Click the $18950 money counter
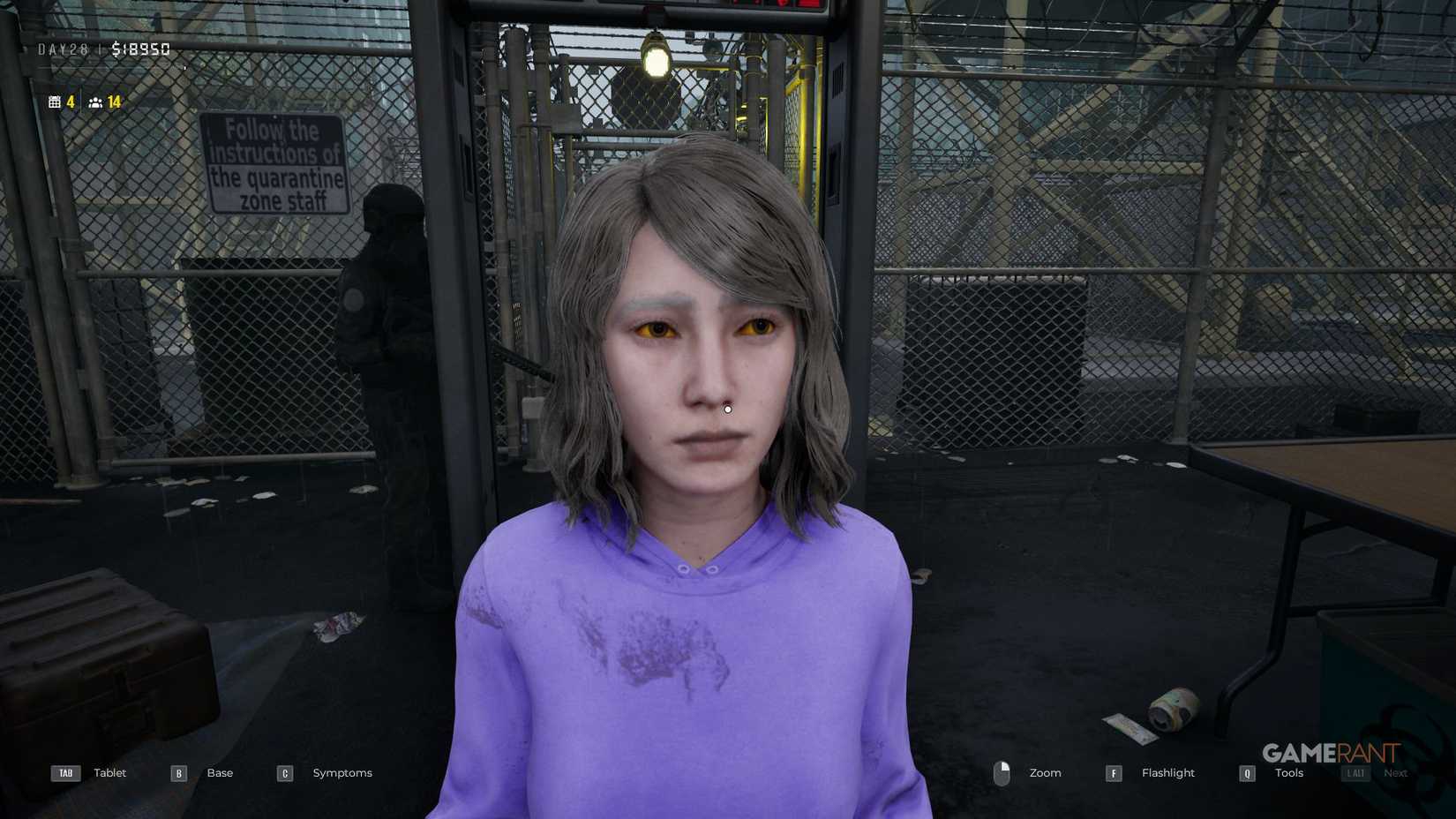The height and width of the screenshot is (819, 1456). coord(139,49)
